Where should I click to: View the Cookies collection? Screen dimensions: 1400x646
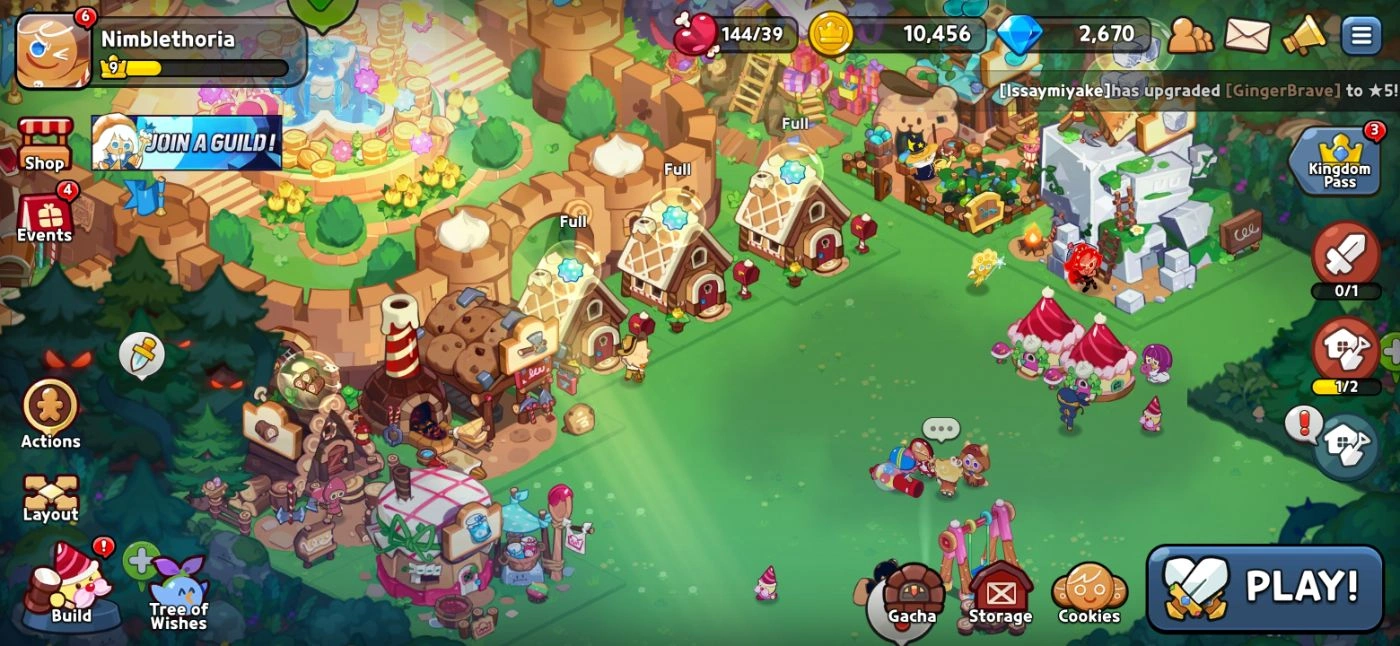[1089, 596]
